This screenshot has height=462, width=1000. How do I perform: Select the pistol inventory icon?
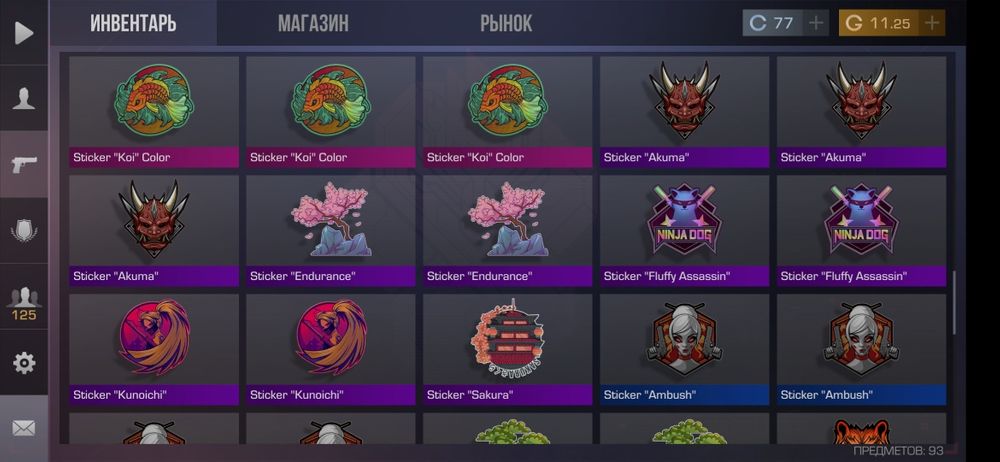point(24,164)
